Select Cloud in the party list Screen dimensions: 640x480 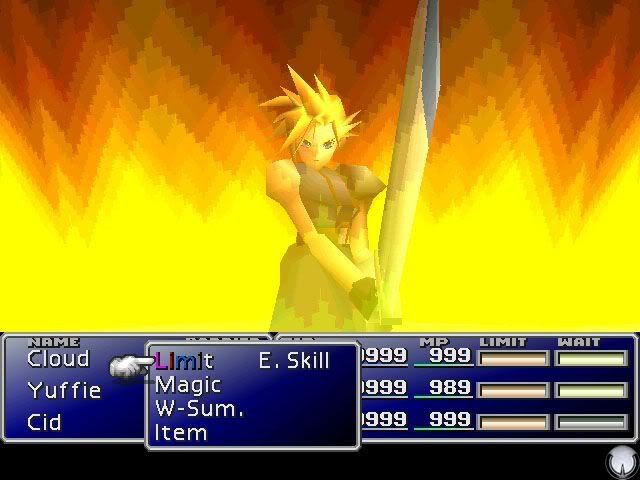[58, 359]
